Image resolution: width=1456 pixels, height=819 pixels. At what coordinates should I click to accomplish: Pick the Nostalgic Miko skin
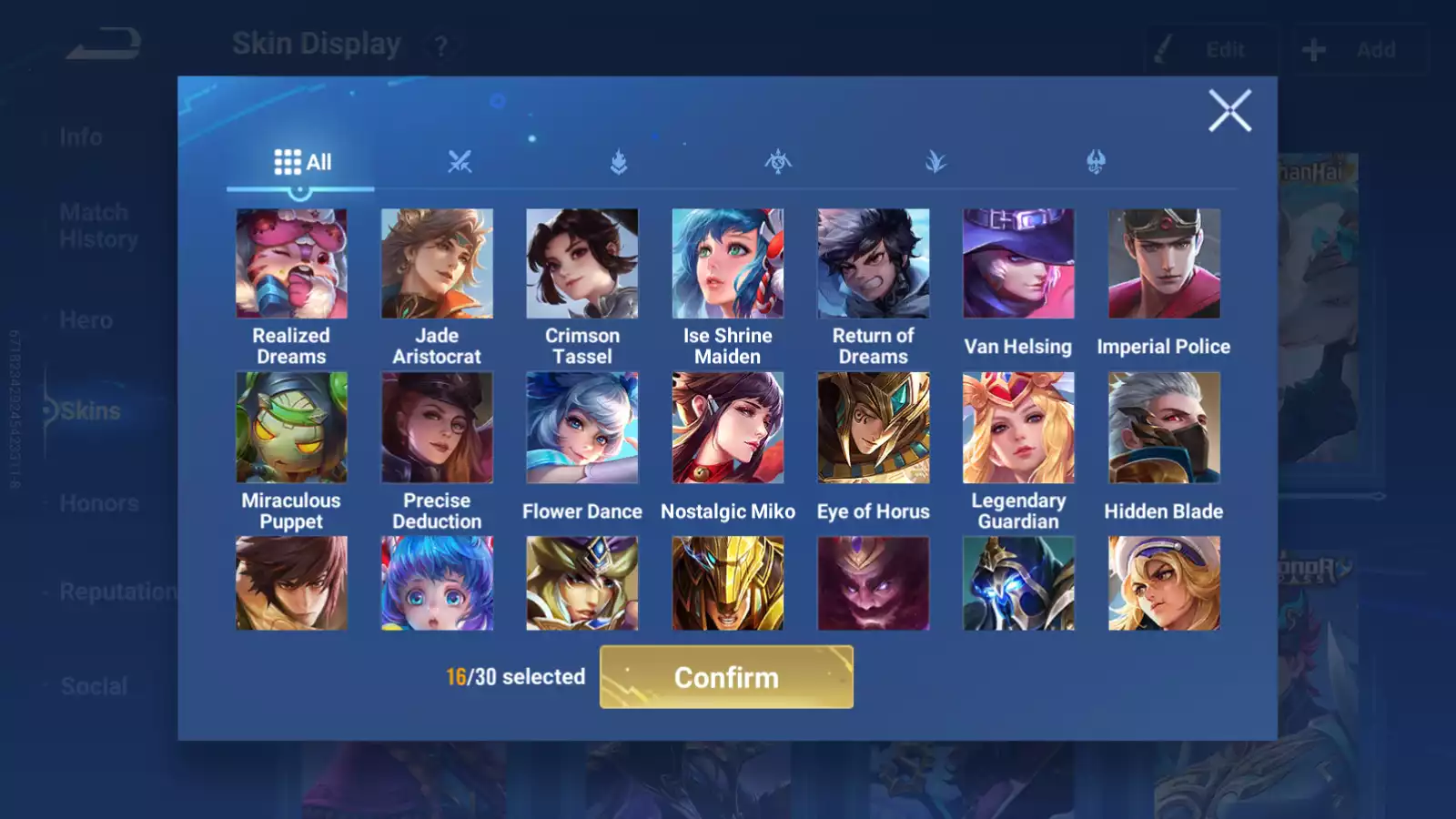pyautogui.click(x=728, y=428)
